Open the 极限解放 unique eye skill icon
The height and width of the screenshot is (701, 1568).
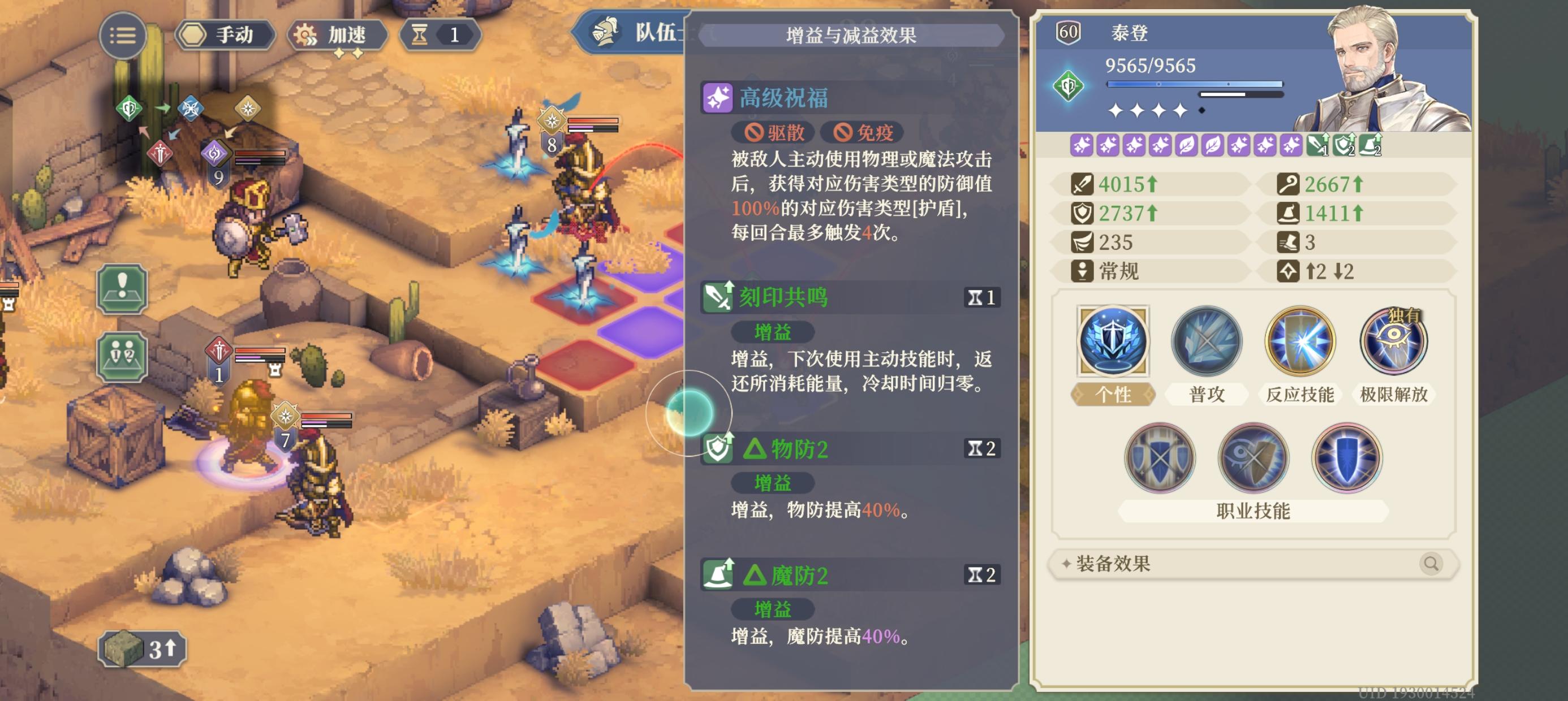pos(1394,342)
